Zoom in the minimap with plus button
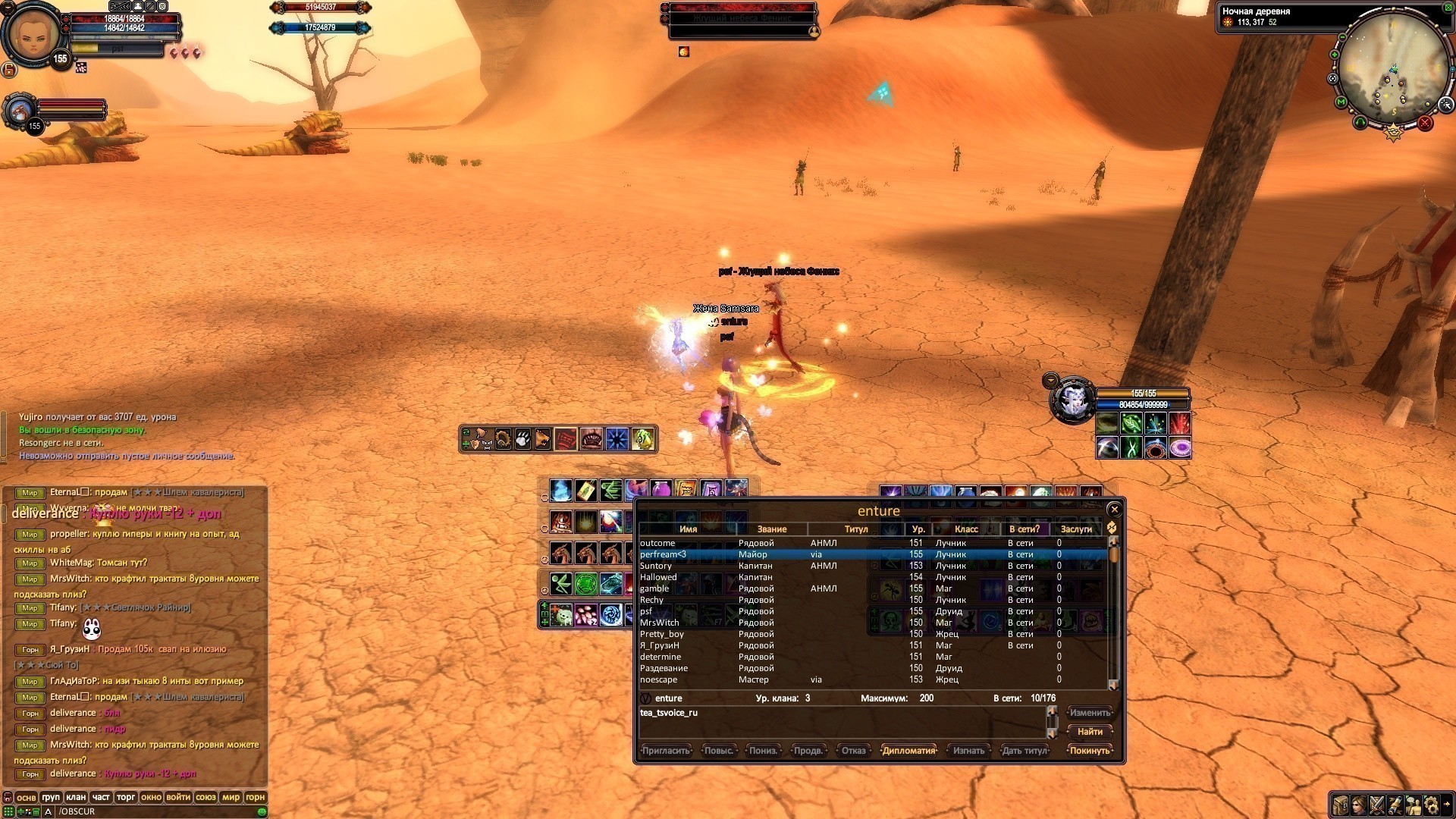Screen dimensions: 1456x819 [1335, 55]
